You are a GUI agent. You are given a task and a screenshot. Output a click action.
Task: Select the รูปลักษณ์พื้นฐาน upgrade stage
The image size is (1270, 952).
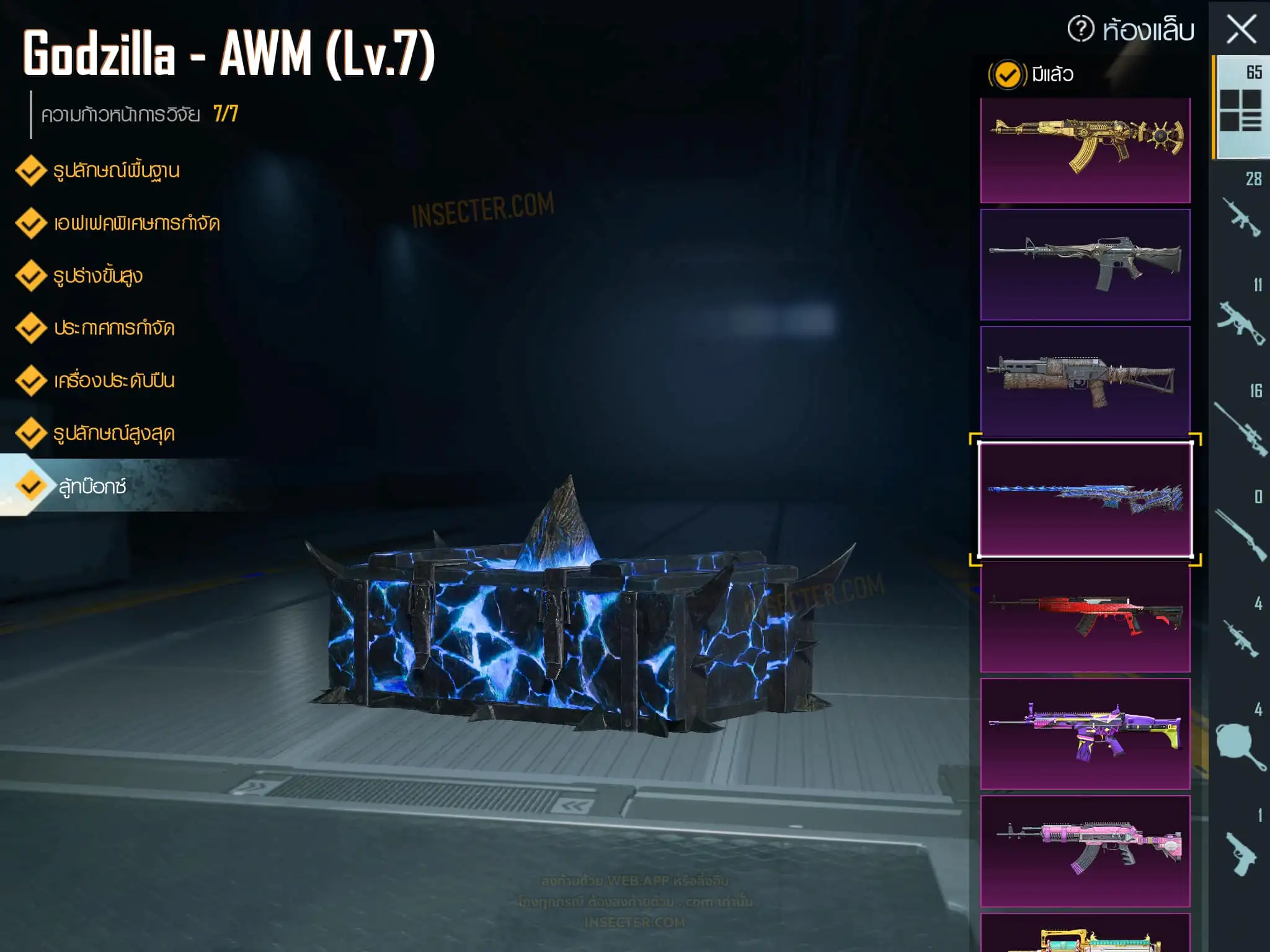coord(116,170)
